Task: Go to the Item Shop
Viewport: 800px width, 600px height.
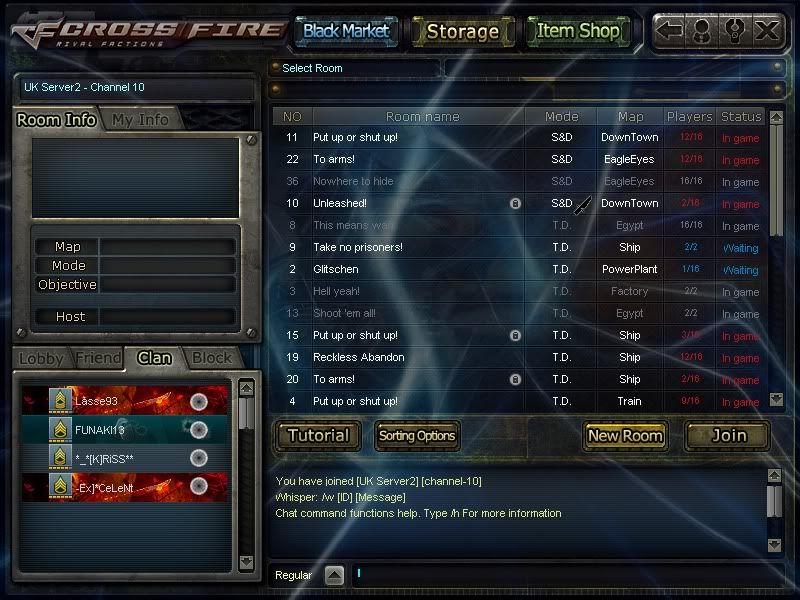Action: coord(578,31)
